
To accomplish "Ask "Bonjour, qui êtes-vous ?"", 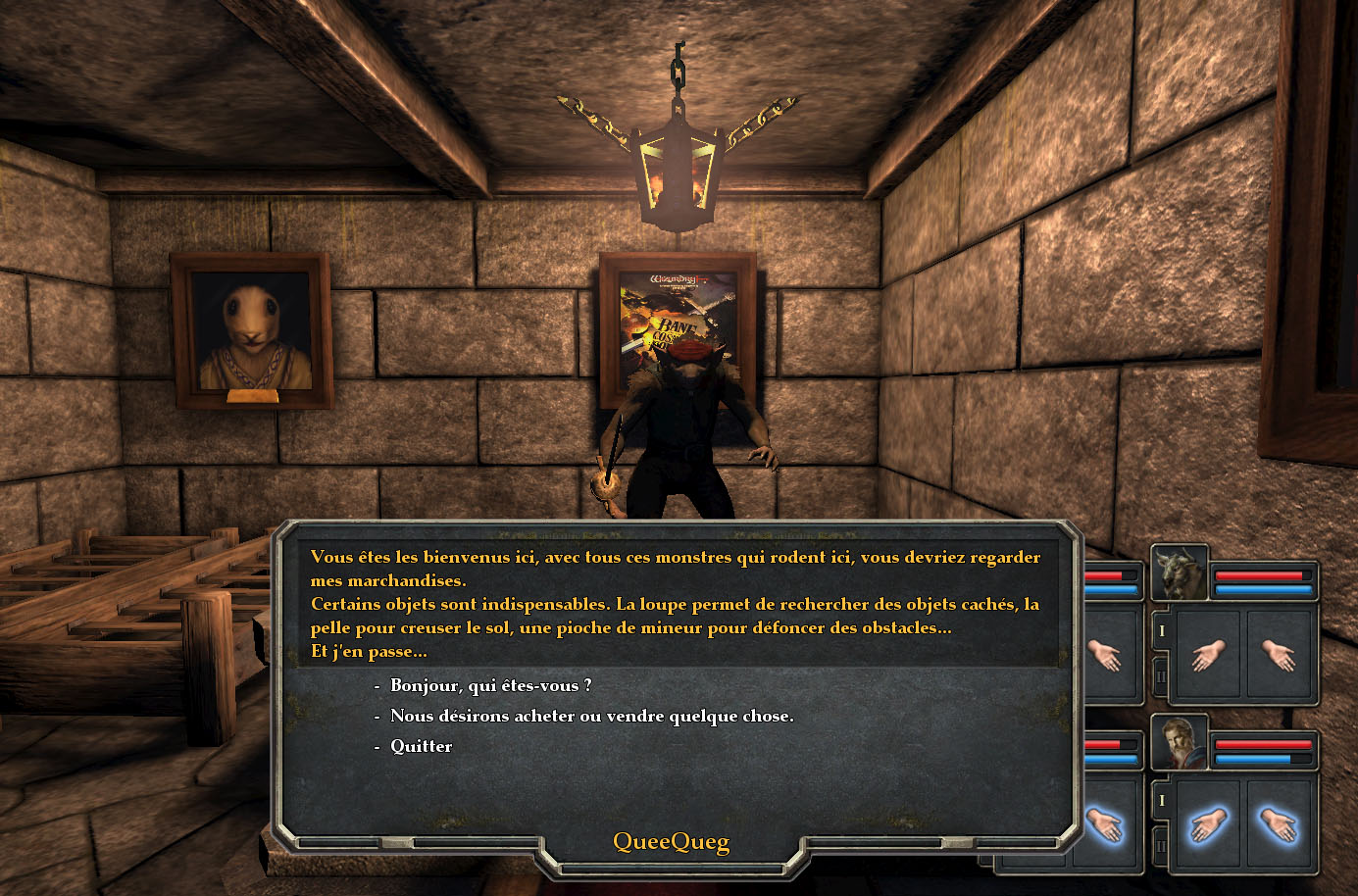I will pyautogui.click(x=490, y=685).
